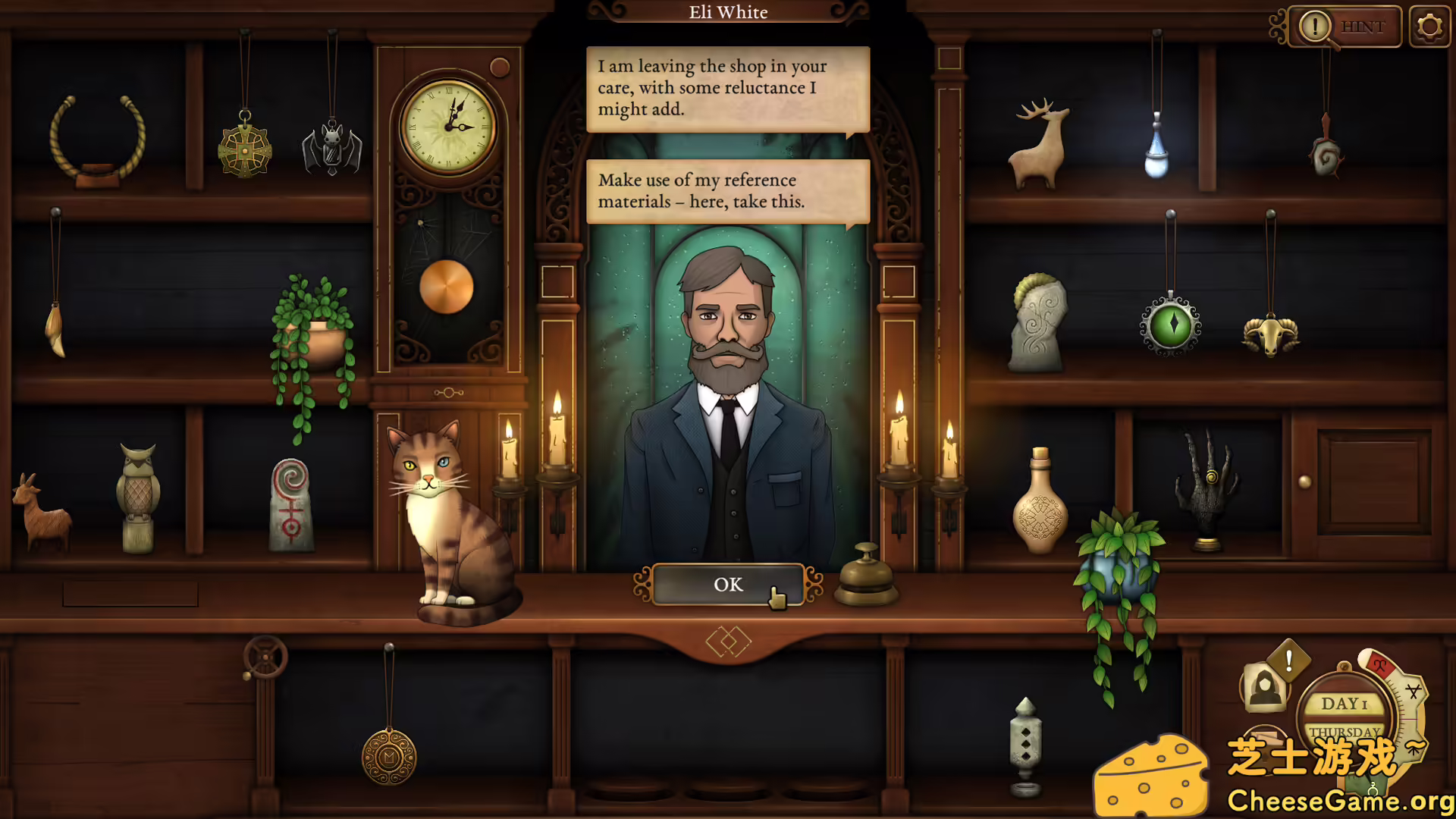The width and height of the screenshot is (1456, 819).
Task: Click the golden medallion hanging below the counter
Action: 388,755
